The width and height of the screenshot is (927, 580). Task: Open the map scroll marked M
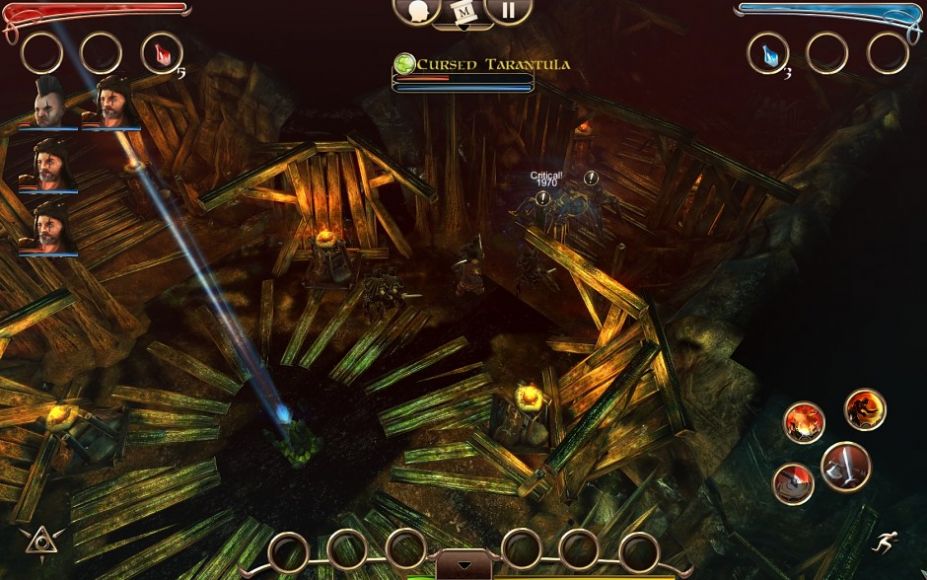coord(463,12)
